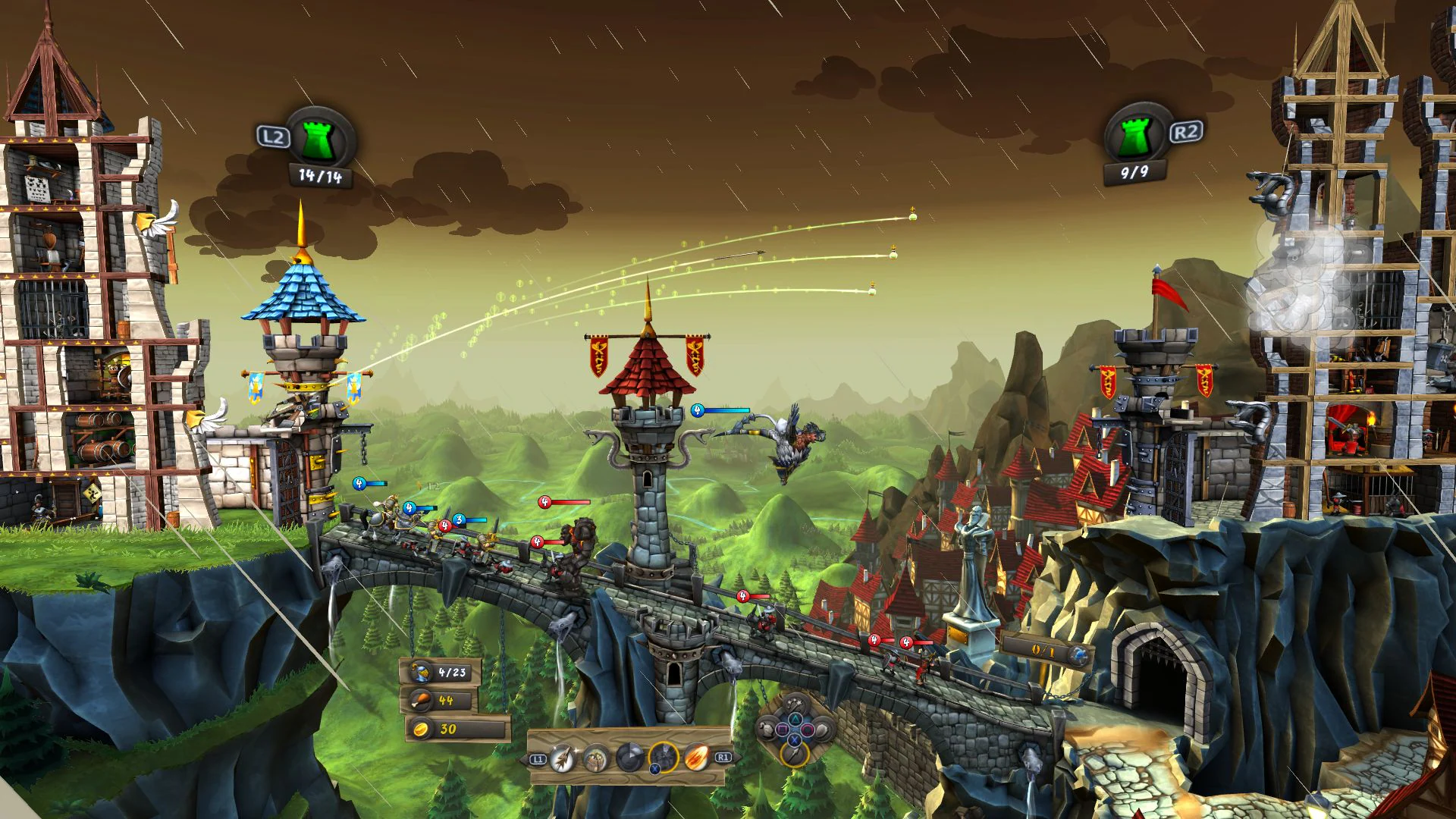
Task: Open the Triangle category above the d-pad
Action: (x=795, y=719)
